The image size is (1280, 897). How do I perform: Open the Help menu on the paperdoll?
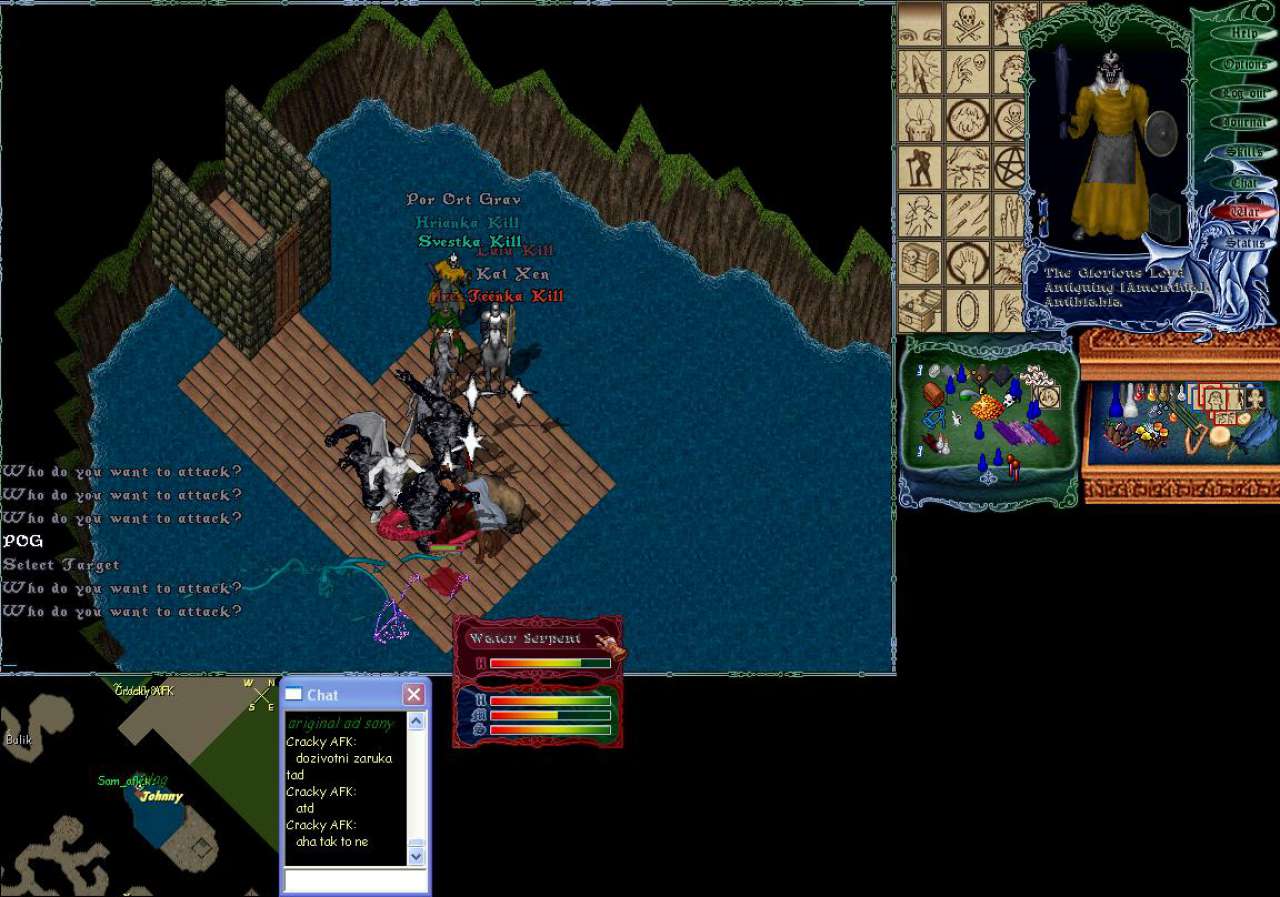[1244, 33]
